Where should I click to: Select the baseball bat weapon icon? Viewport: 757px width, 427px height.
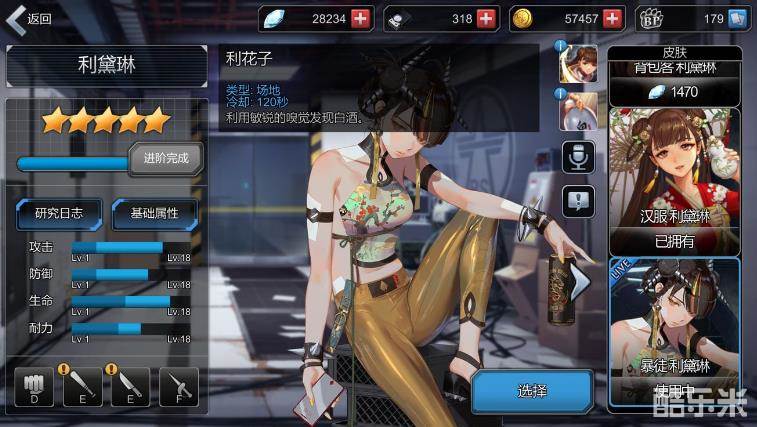[83, 385]
